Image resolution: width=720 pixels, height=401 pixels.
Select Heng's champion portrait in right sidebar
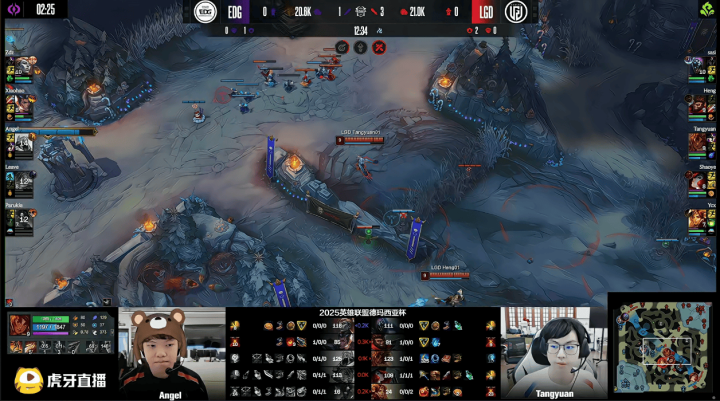pyautogui.click(x=697, y=107)
